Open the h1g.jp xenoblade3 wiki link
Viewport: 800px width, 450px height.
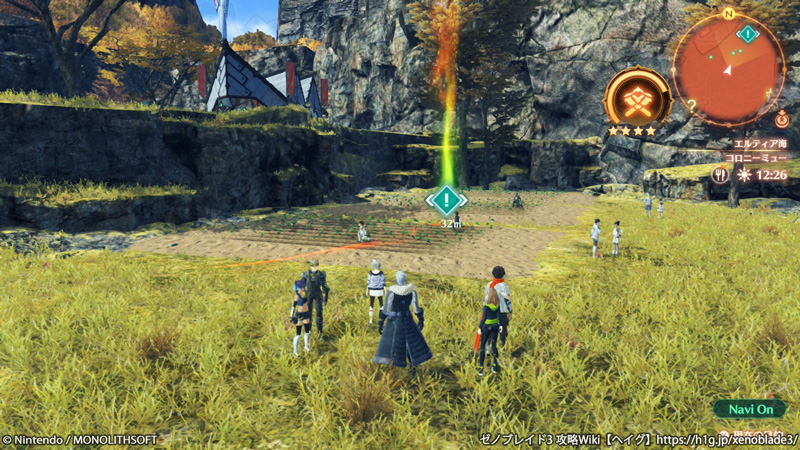732,440
